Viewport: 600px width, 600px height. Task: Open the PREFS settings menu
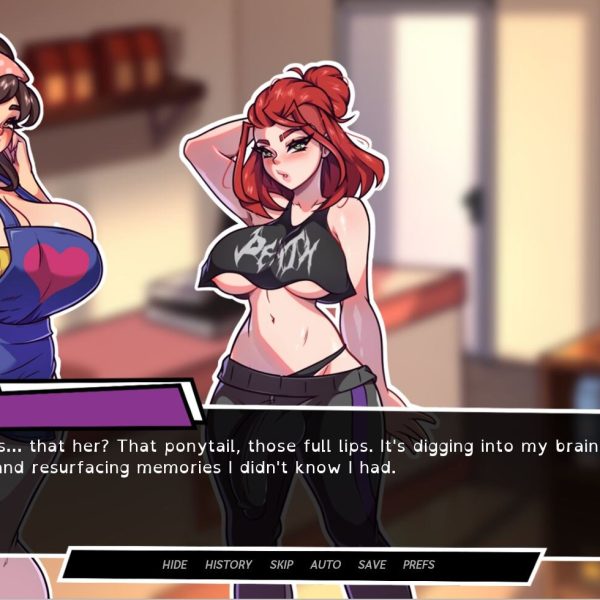(419, 565)
